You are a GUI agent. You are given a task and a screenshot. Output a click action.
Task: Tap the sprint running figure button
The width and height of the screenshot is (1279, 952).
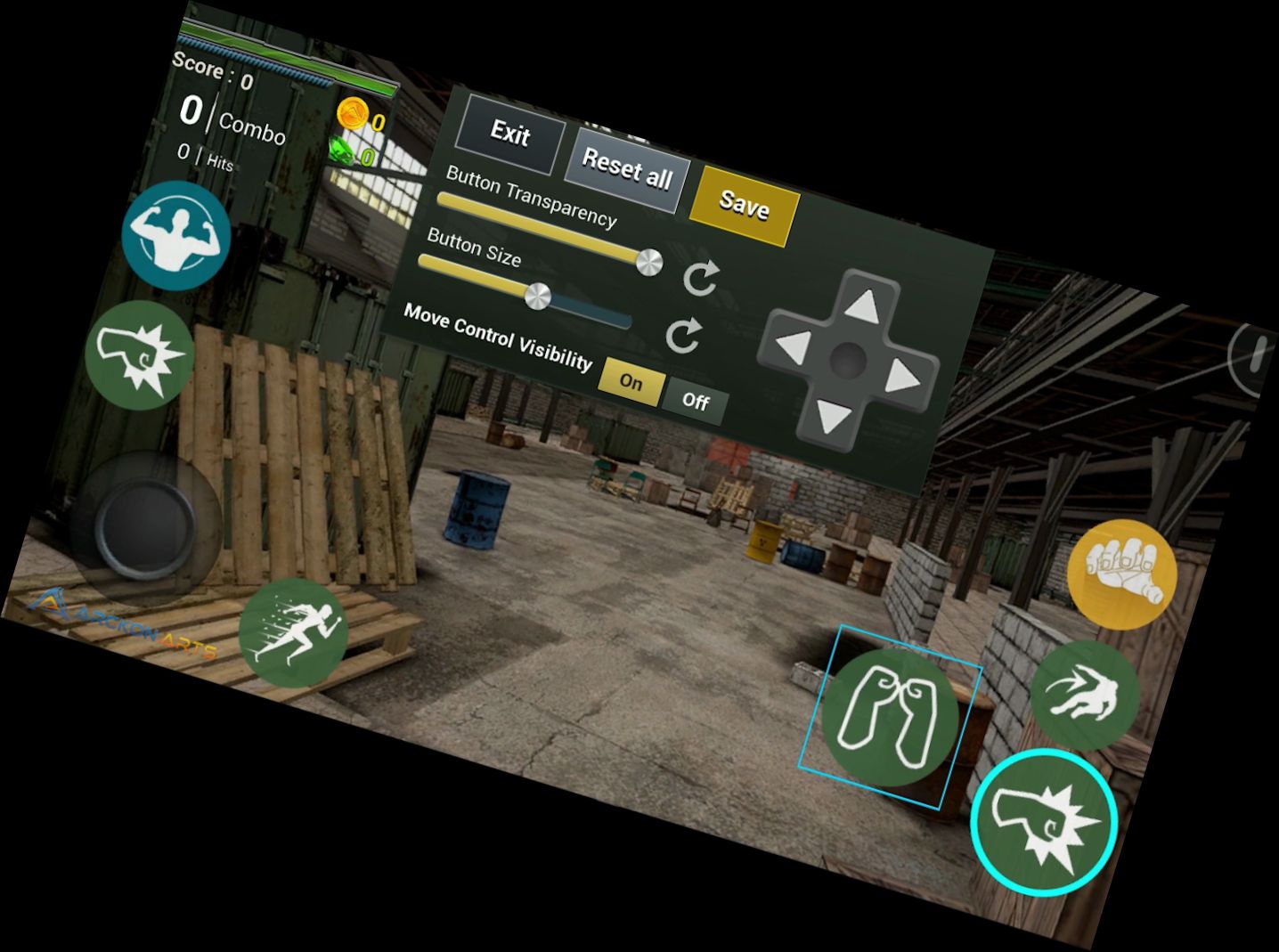(293, 632)
